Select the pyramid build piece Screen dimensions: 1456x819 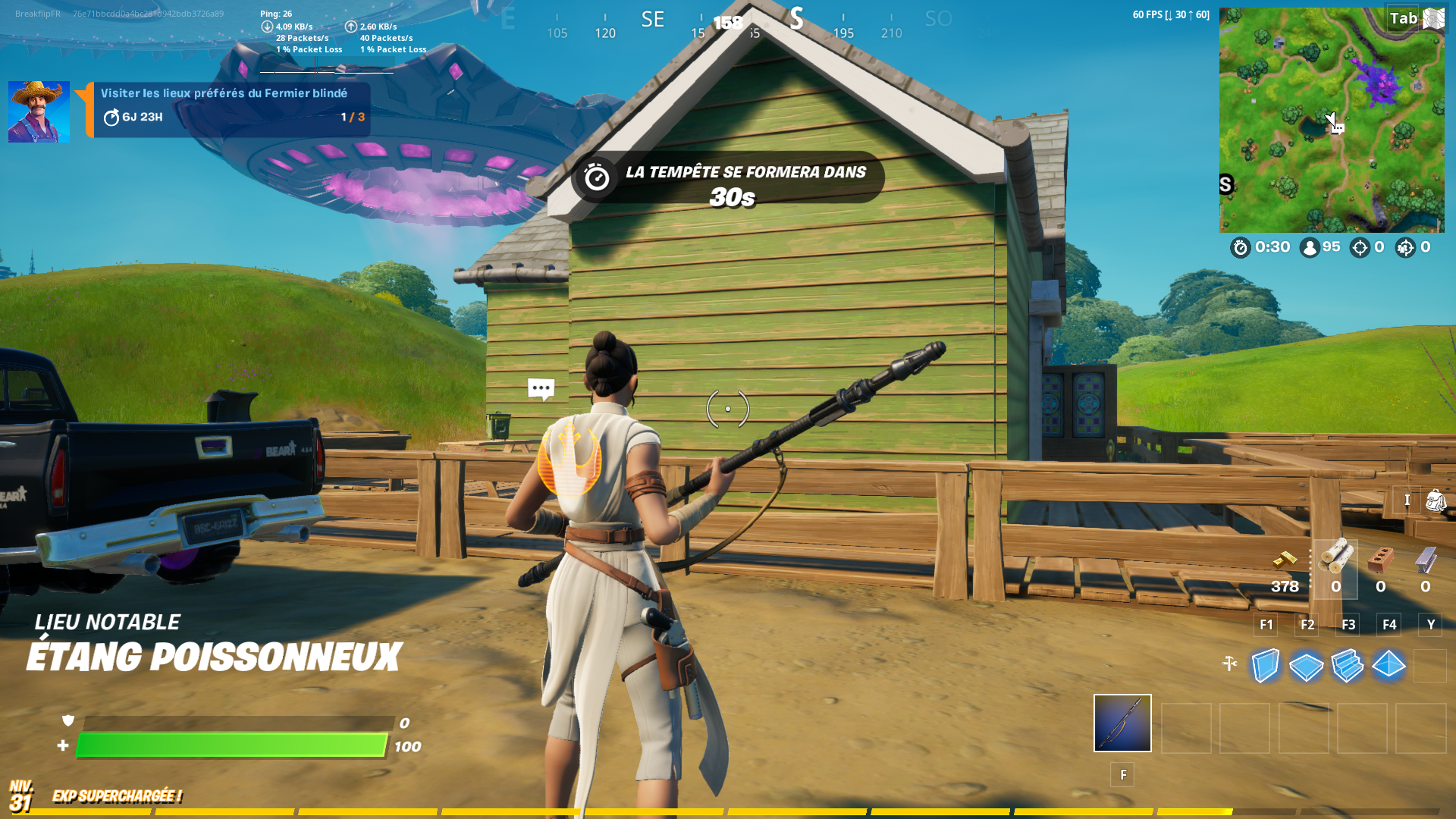pos(1389,666)
